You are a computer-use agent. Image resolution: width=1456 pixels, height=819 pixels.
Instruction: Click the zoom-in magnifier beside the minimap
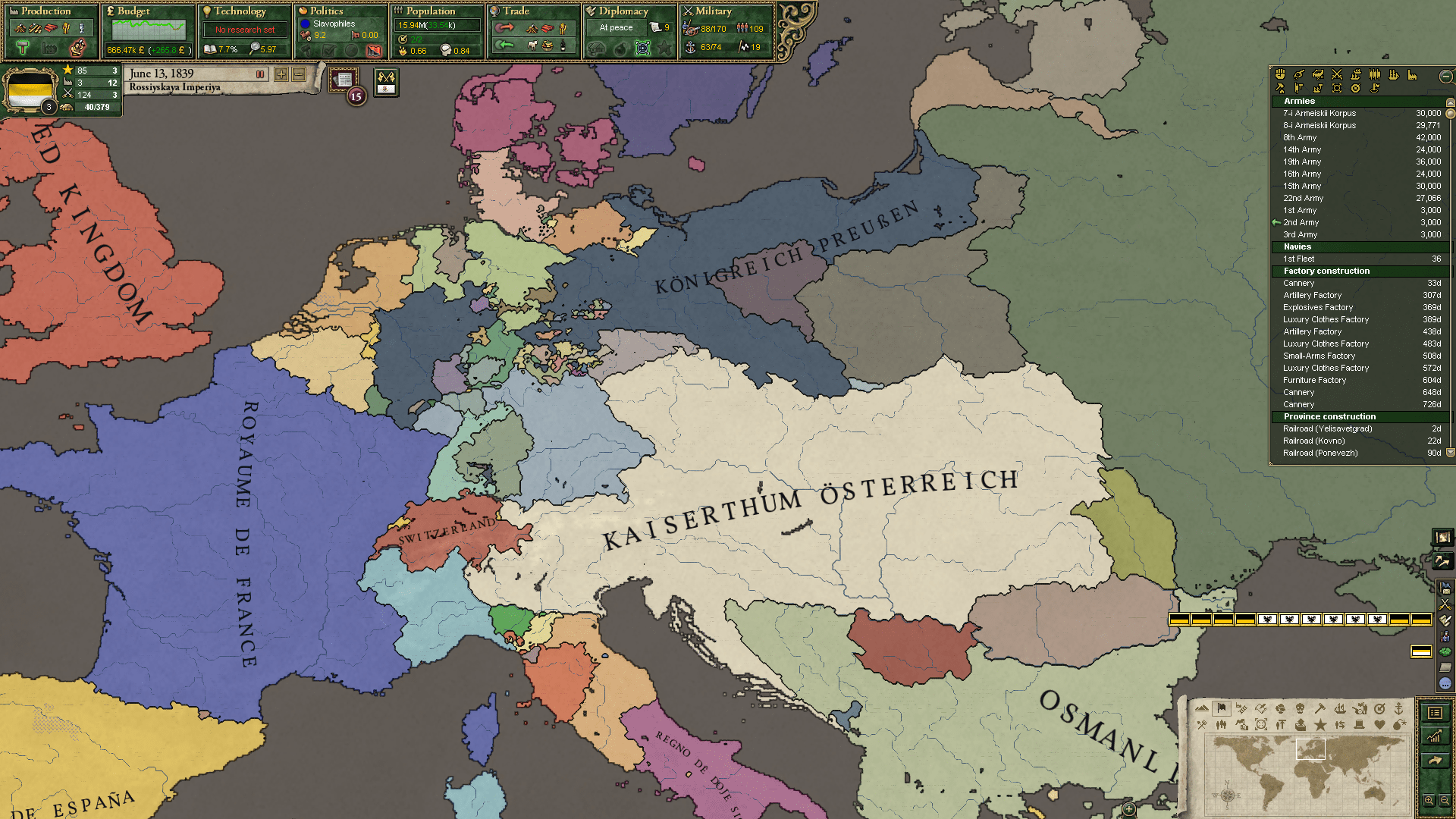(x=1429, y=801)
